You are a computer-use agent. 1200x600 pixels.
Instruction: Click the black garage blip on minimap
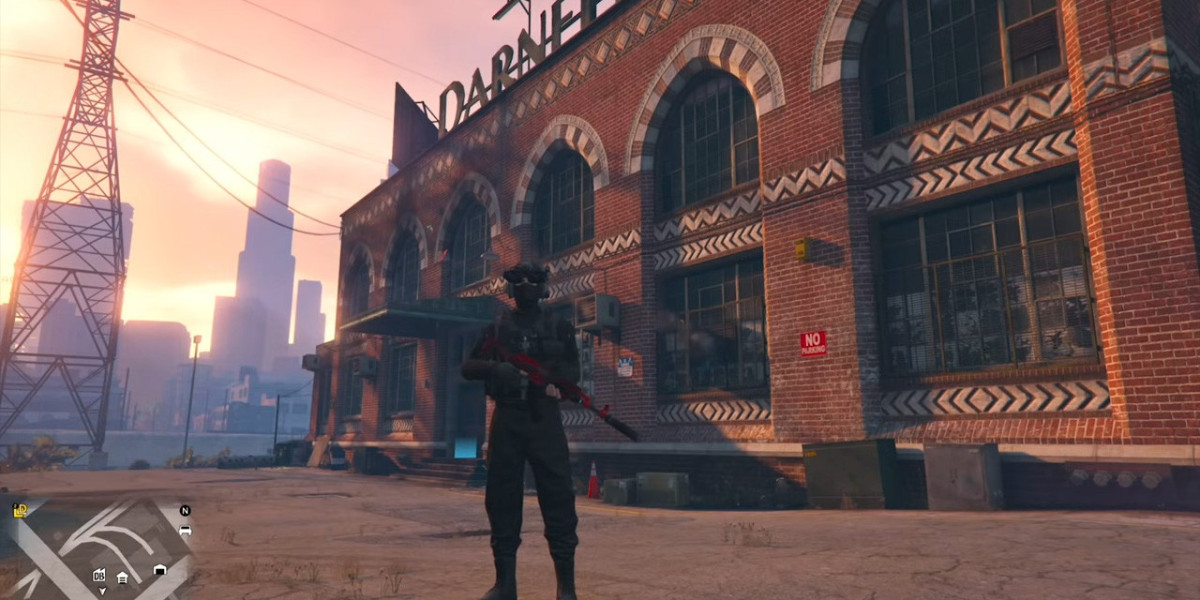[x=160, y=570]
